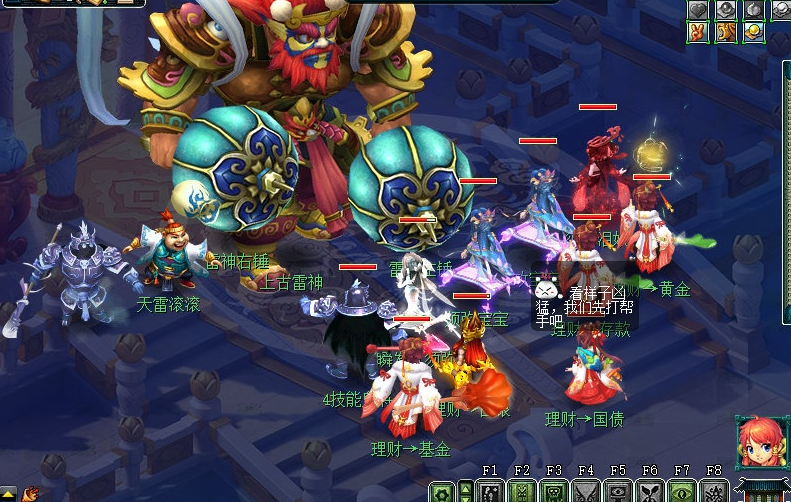Select the F4 wings skill slot

[x=586, y=492]
